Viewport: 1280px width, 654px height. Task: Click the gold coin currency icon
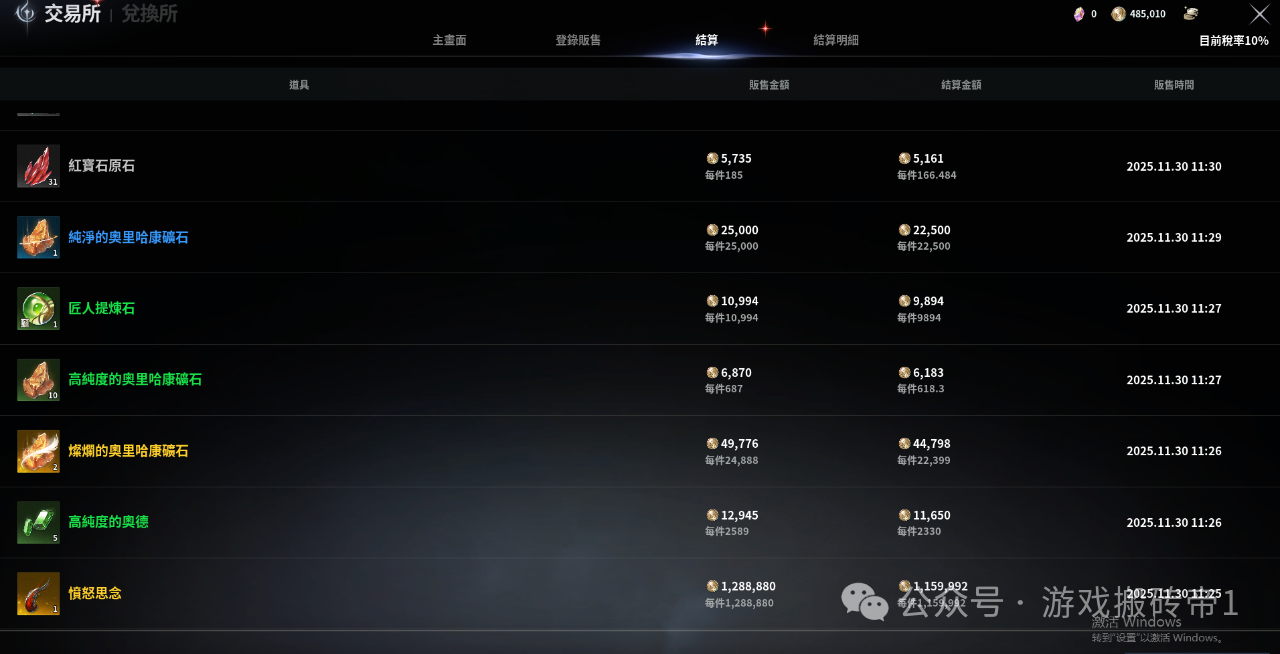[x=1118, y=14]
